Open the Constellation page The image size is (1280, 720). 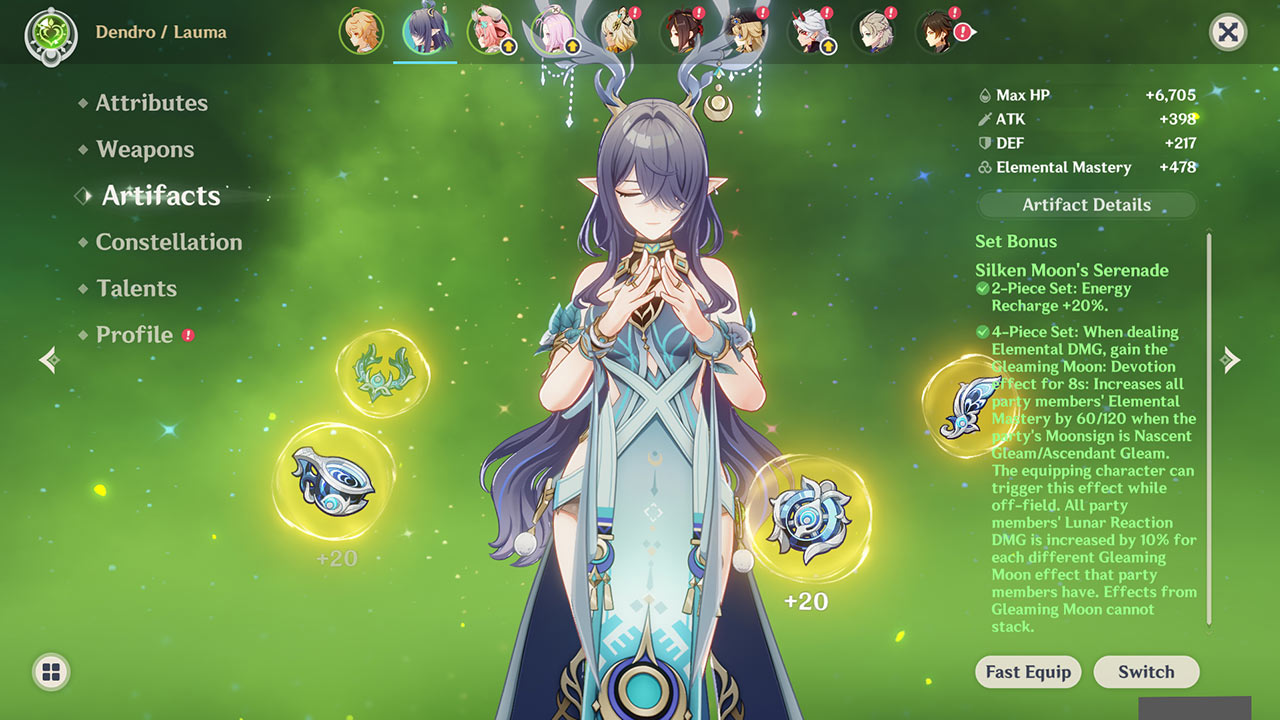pyautogui.click(x=168, y=242)
